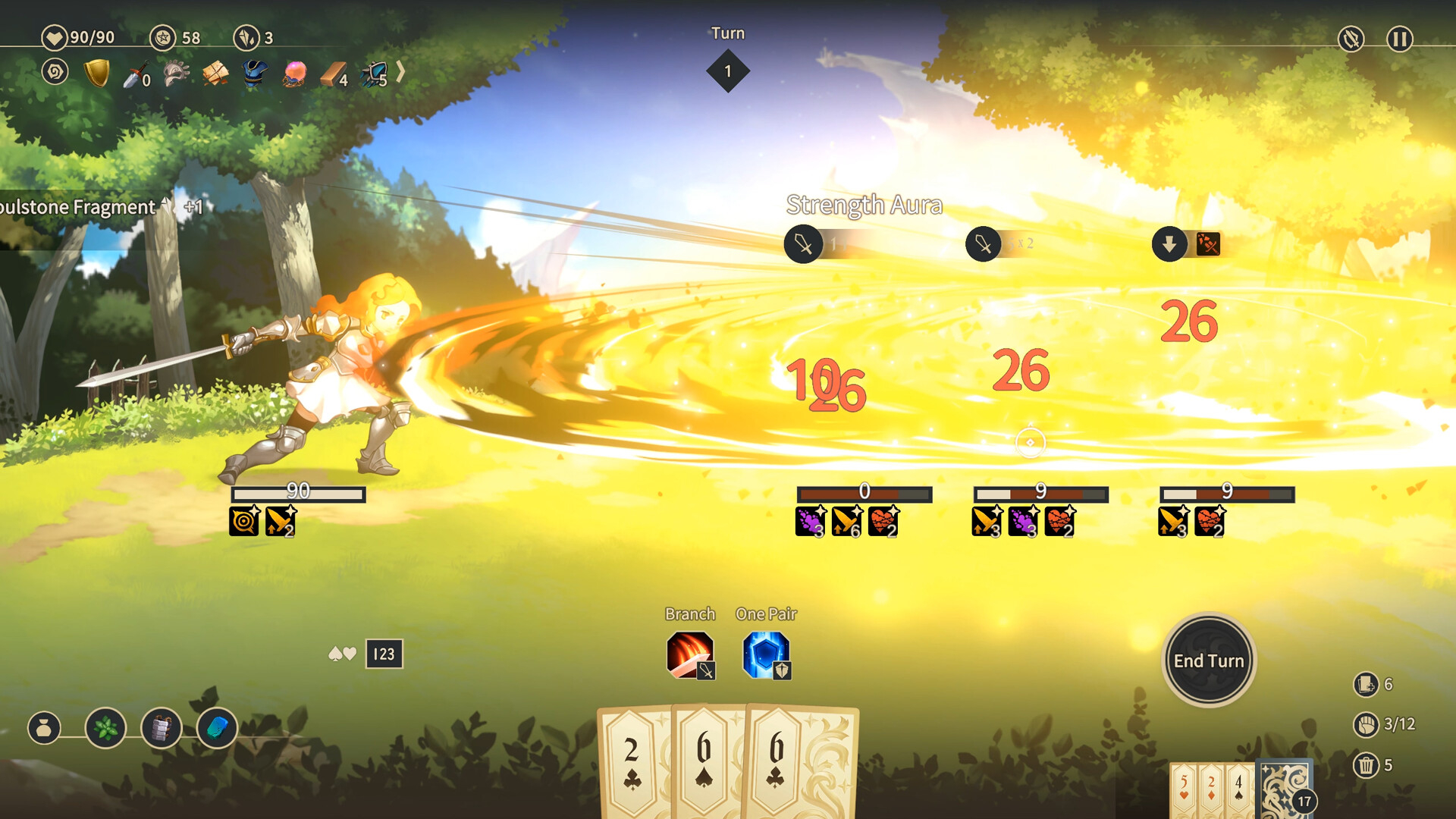Open the draw pile deck
The height and width of the screenshot is (819, 1456).
click(x=1285, y=790)
